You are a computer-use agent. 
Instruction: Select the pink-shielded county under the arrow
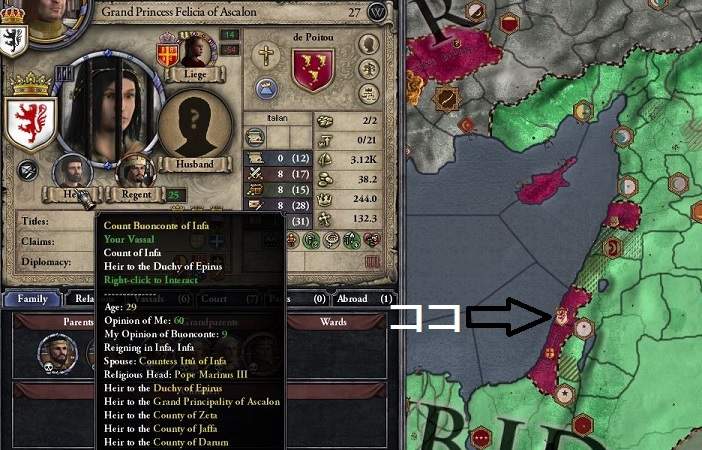[x=561, y=318]
